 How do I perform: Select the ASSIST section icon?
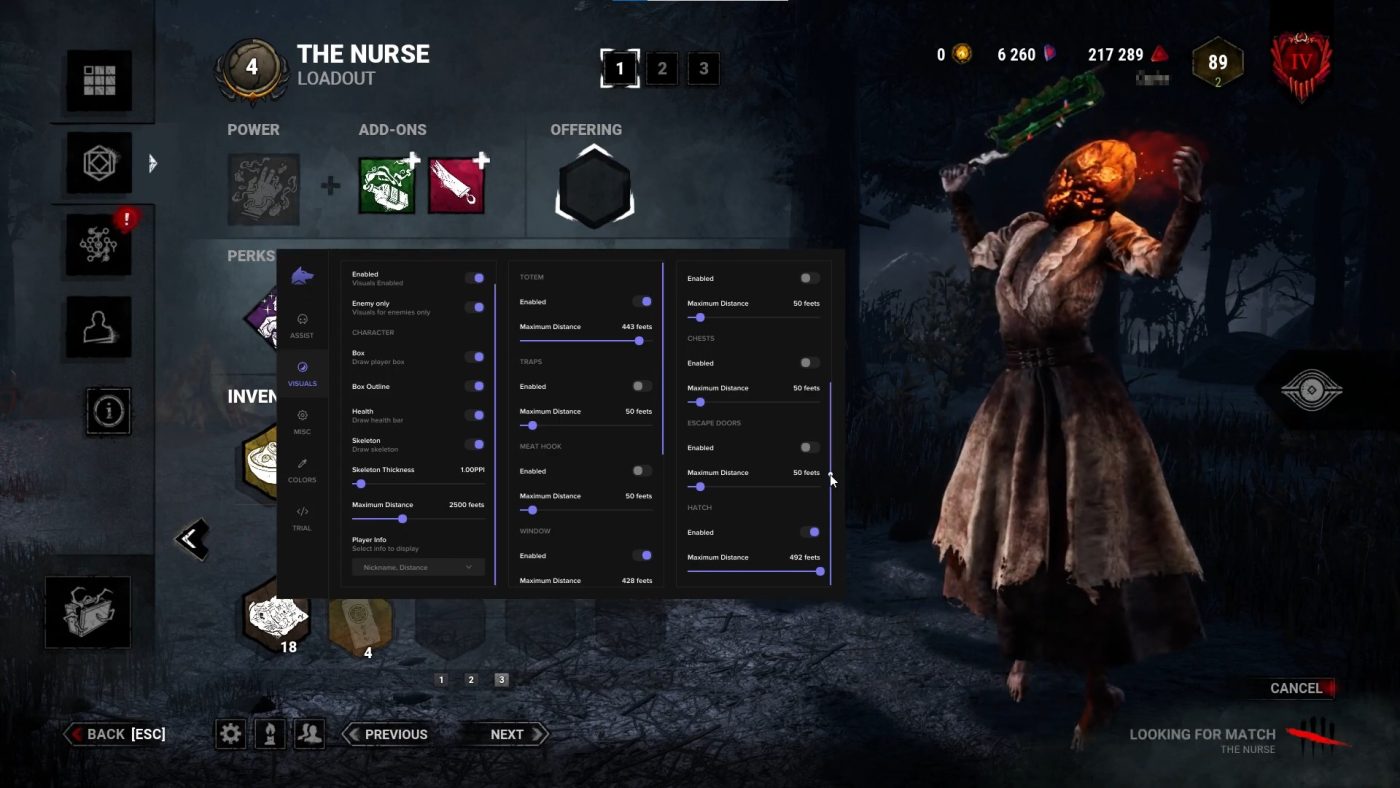tap(302, 322)
